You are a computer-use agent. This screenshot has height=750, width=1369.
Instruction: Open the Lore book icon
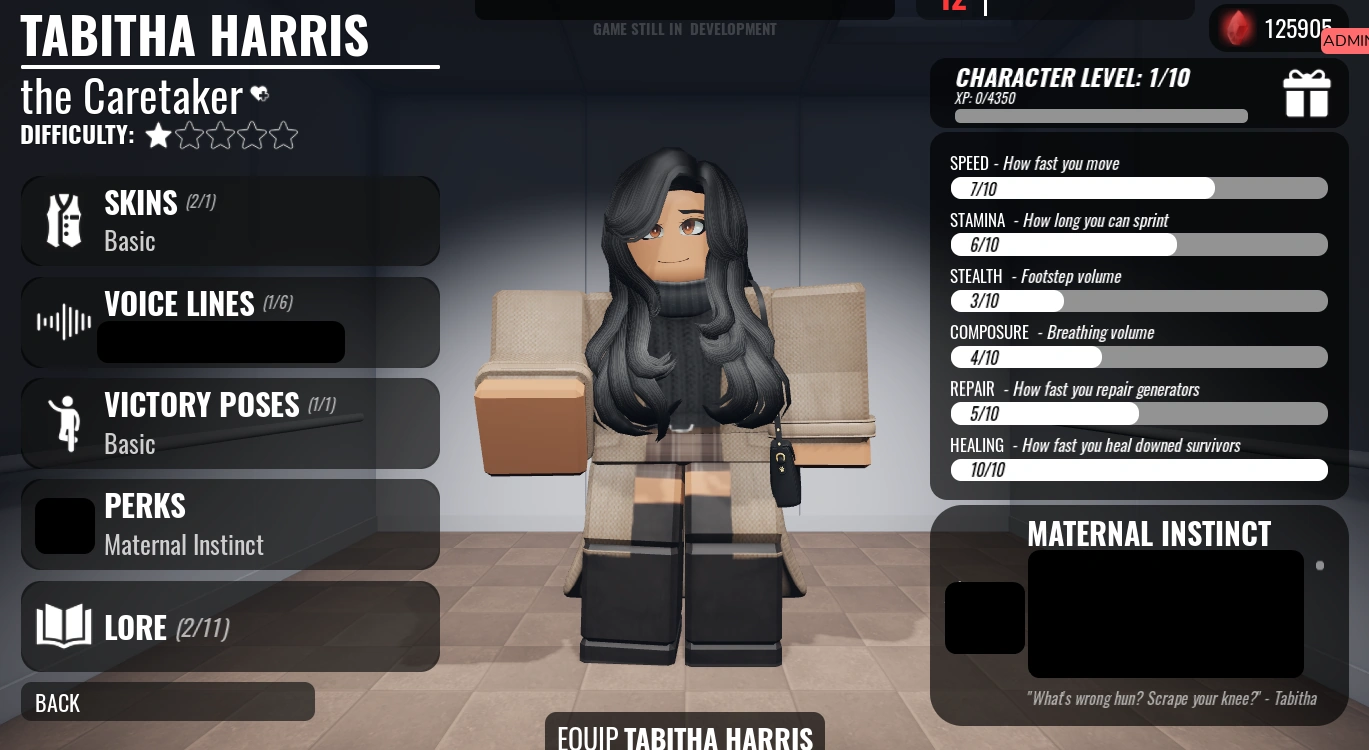click(x=64, y=626)
